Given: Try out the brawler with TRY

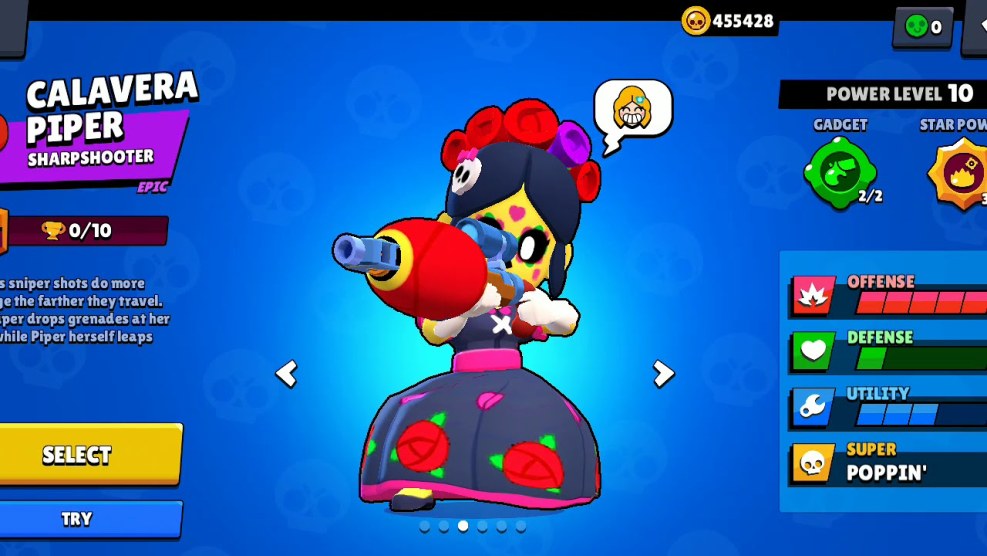Looking at the screenshot, I should [x=90, y=519].
